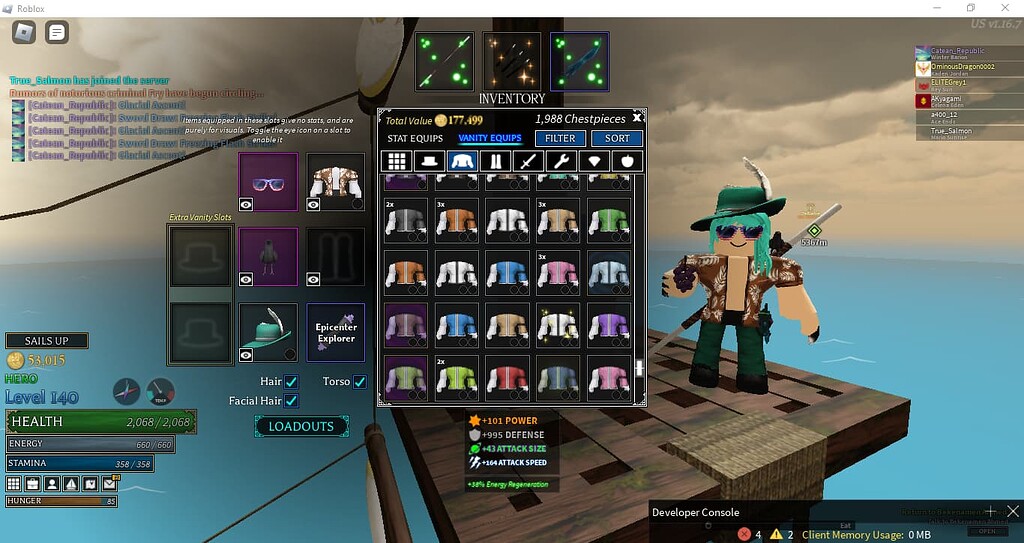Toggle the Facial Hair checkbox
The image size is (1024, 543).
(291, 401)
